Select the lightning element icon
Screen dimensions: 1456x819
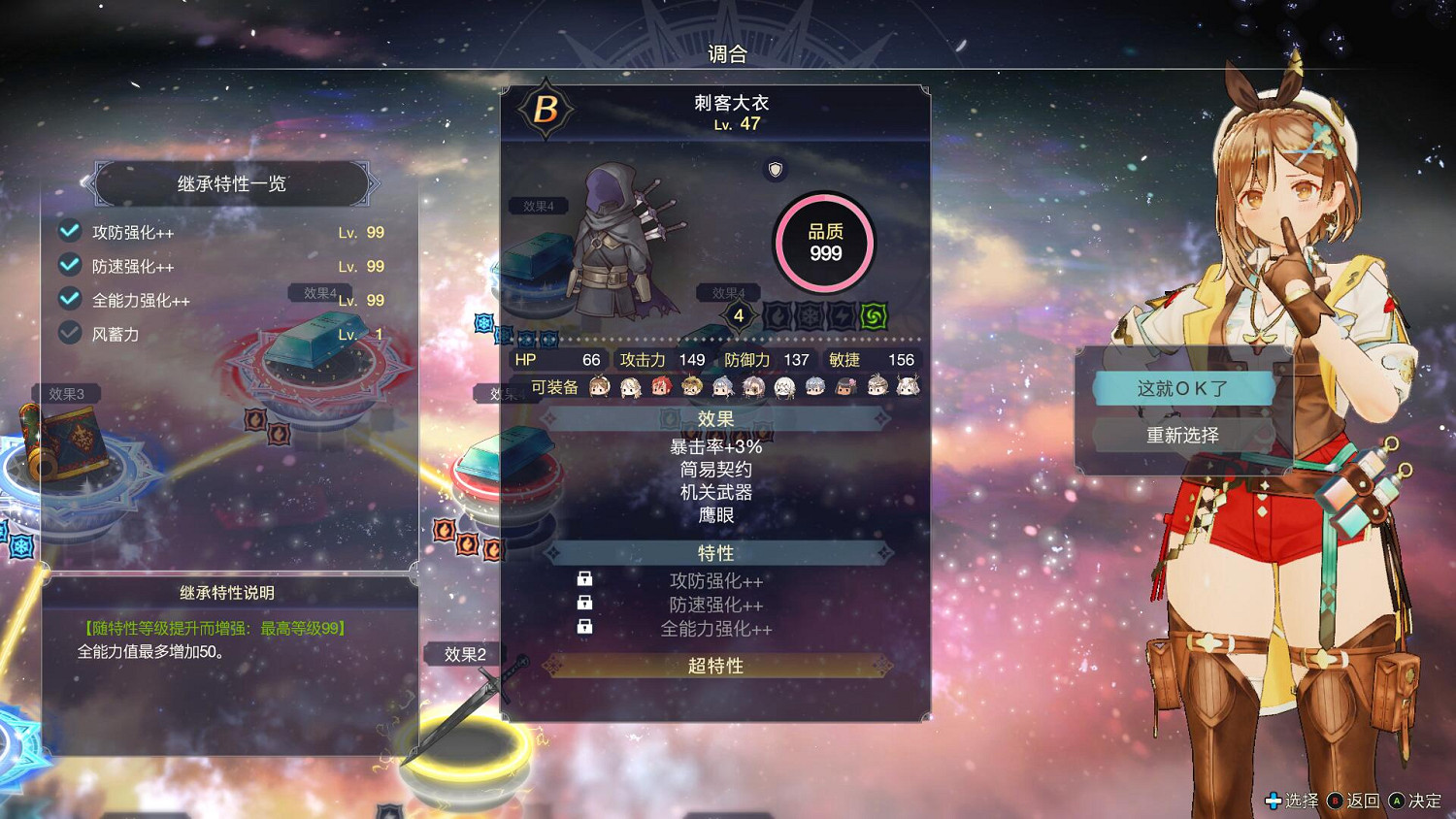pyautogui.click(x=840, y=313)
